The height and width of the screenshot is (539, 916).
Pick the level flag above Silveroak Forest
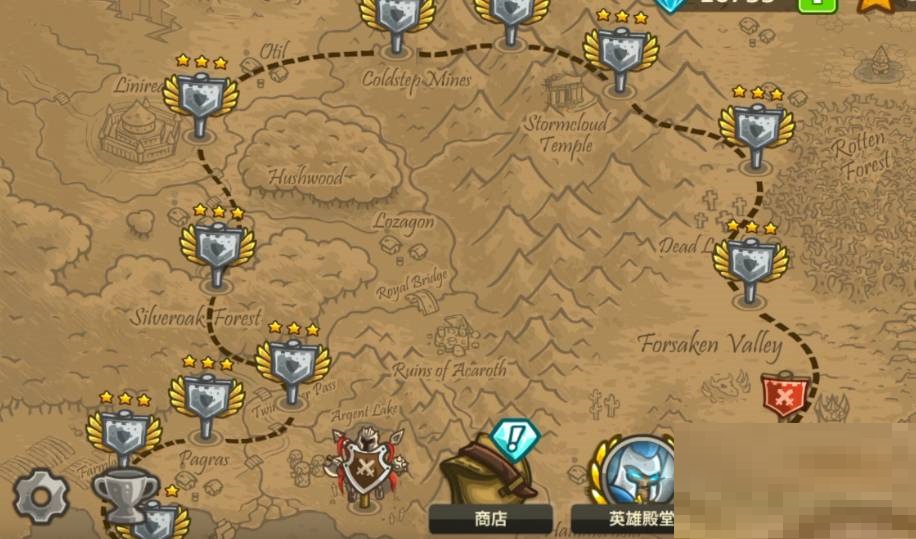tap(218, 247)
